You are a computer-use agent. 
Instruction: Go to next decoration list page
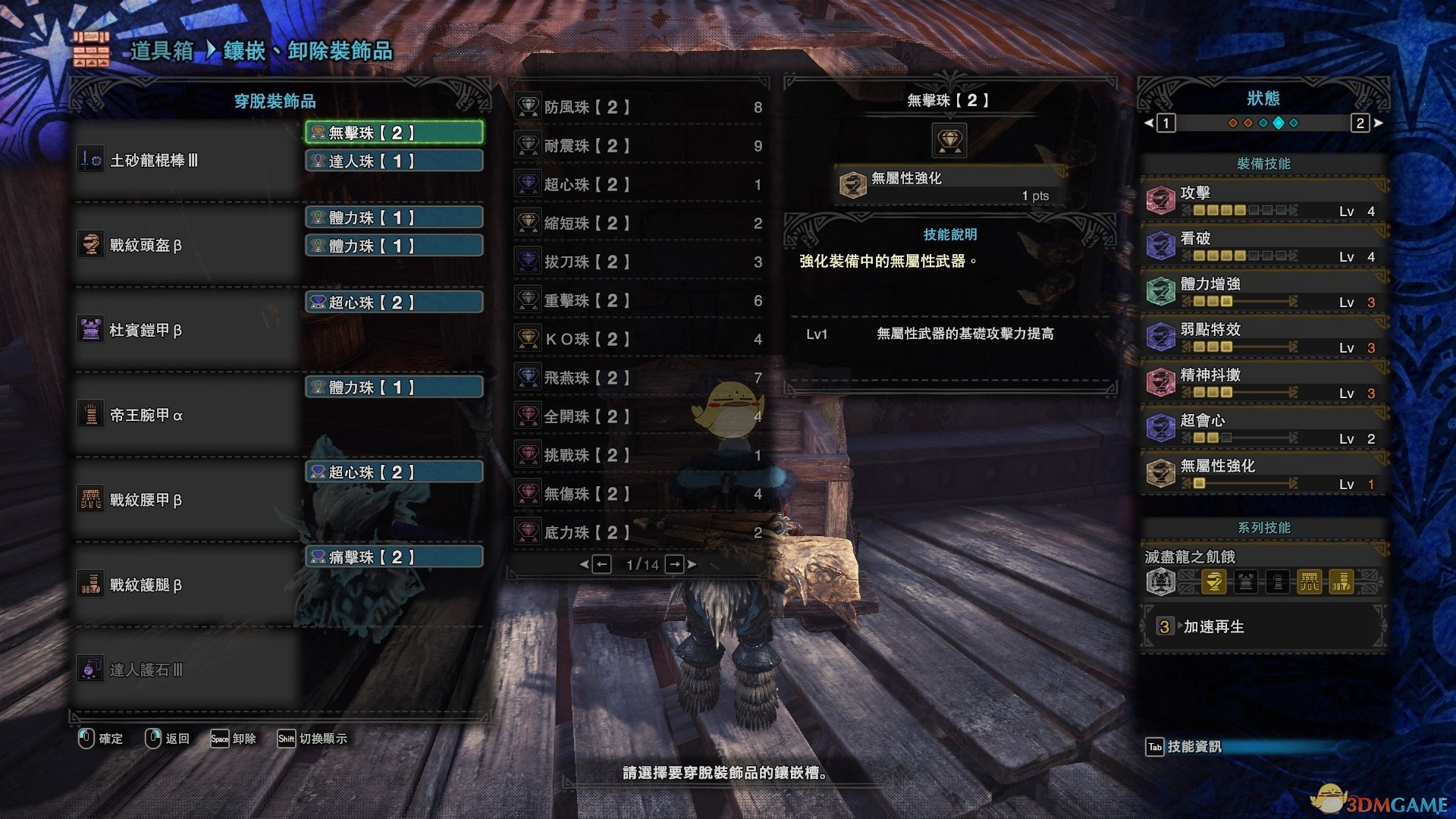(x=675, y=564)
